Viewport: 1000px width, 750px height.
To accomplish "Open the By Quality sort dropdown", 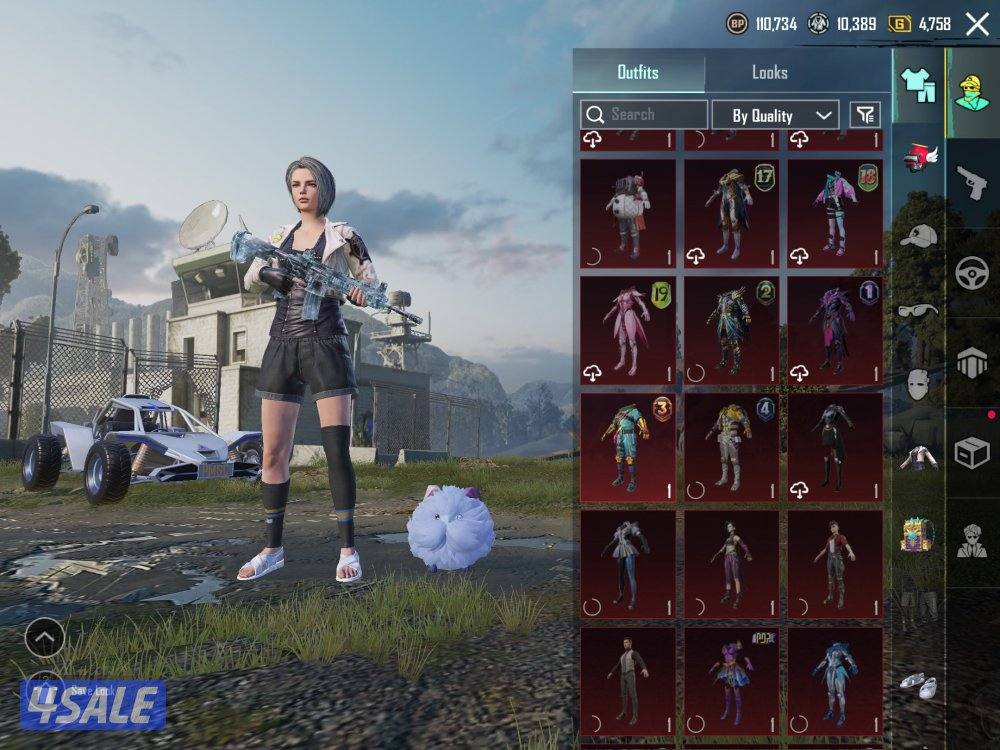I will pyautogui.click(x=775, y=116).
